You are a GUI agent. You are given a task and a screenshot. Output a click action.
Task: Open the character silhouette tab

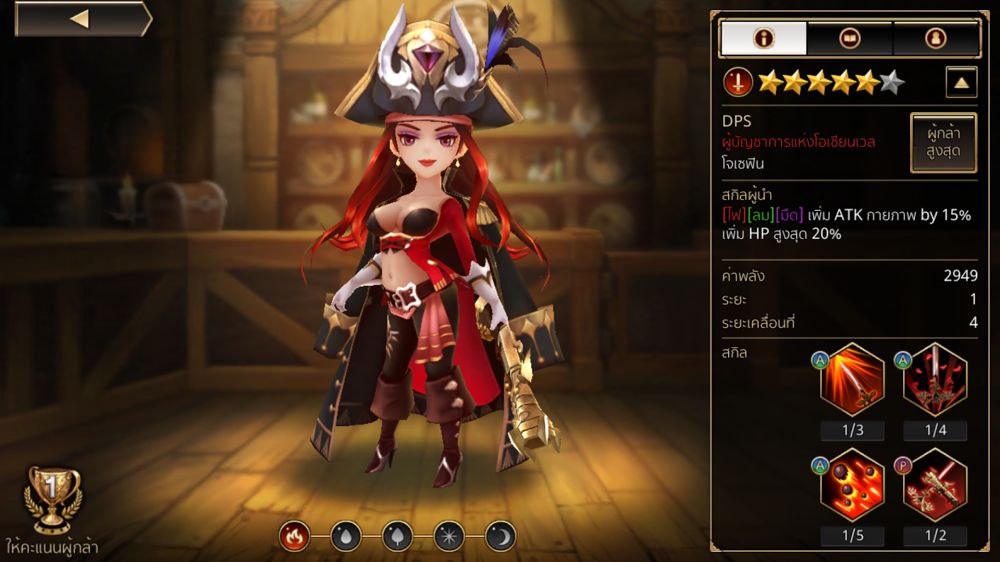[x=935, y=38]
